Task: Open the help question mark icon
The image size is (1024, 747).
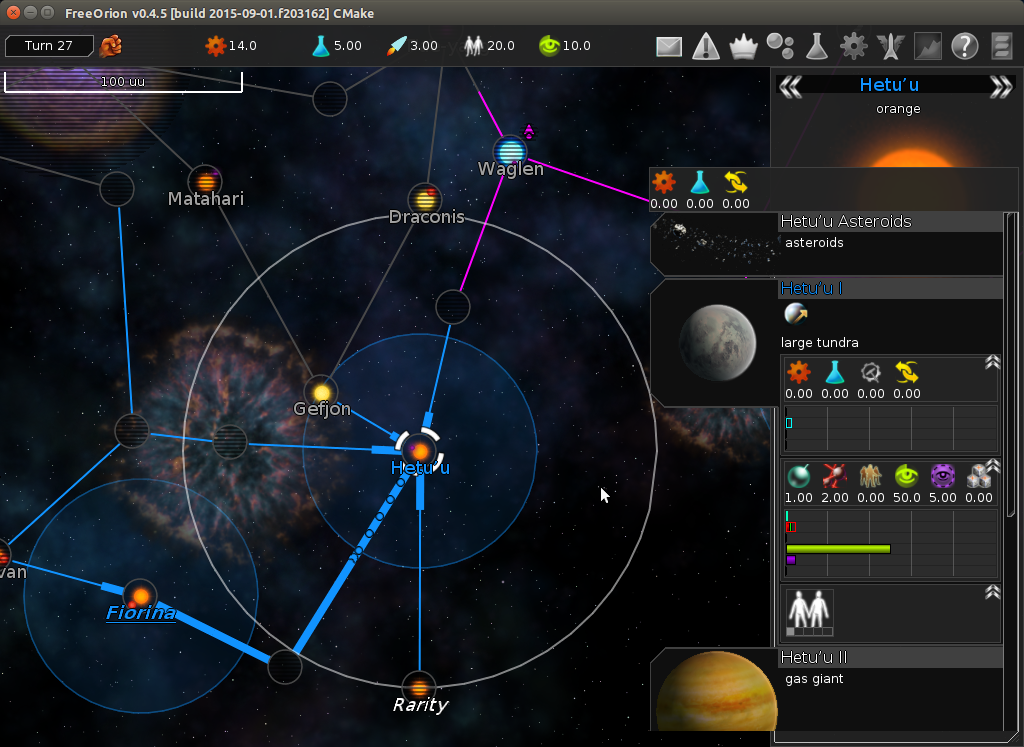Action: click(964, 46)
